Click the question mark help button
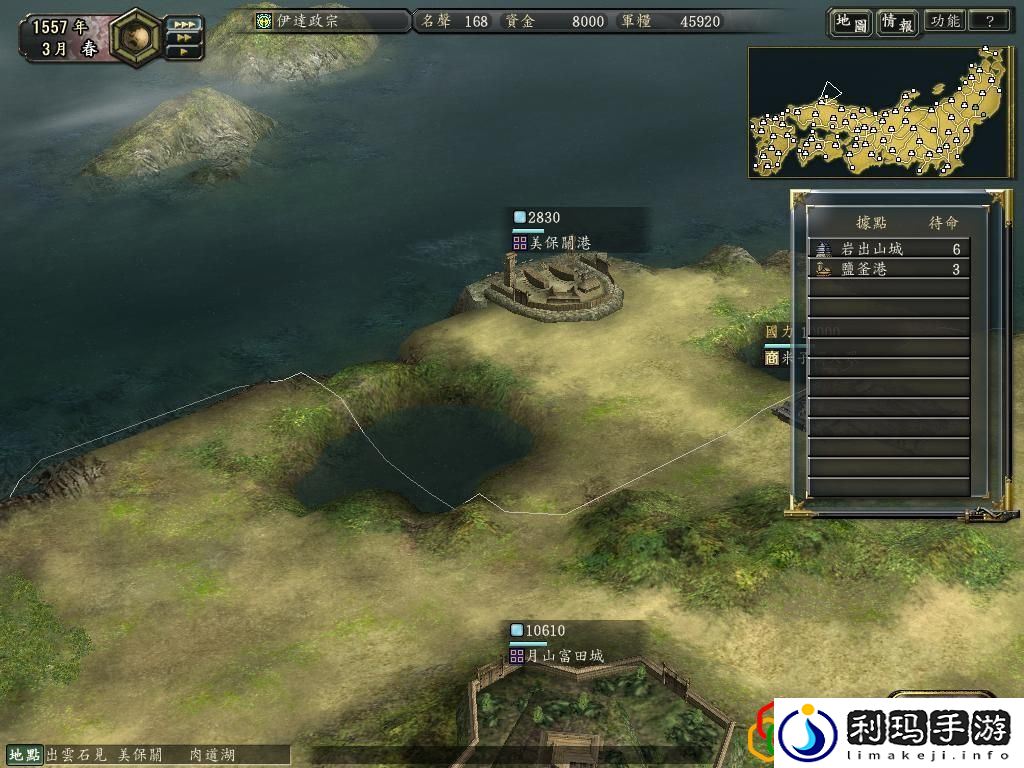1024x768 pixels. [x=990, y=21]
